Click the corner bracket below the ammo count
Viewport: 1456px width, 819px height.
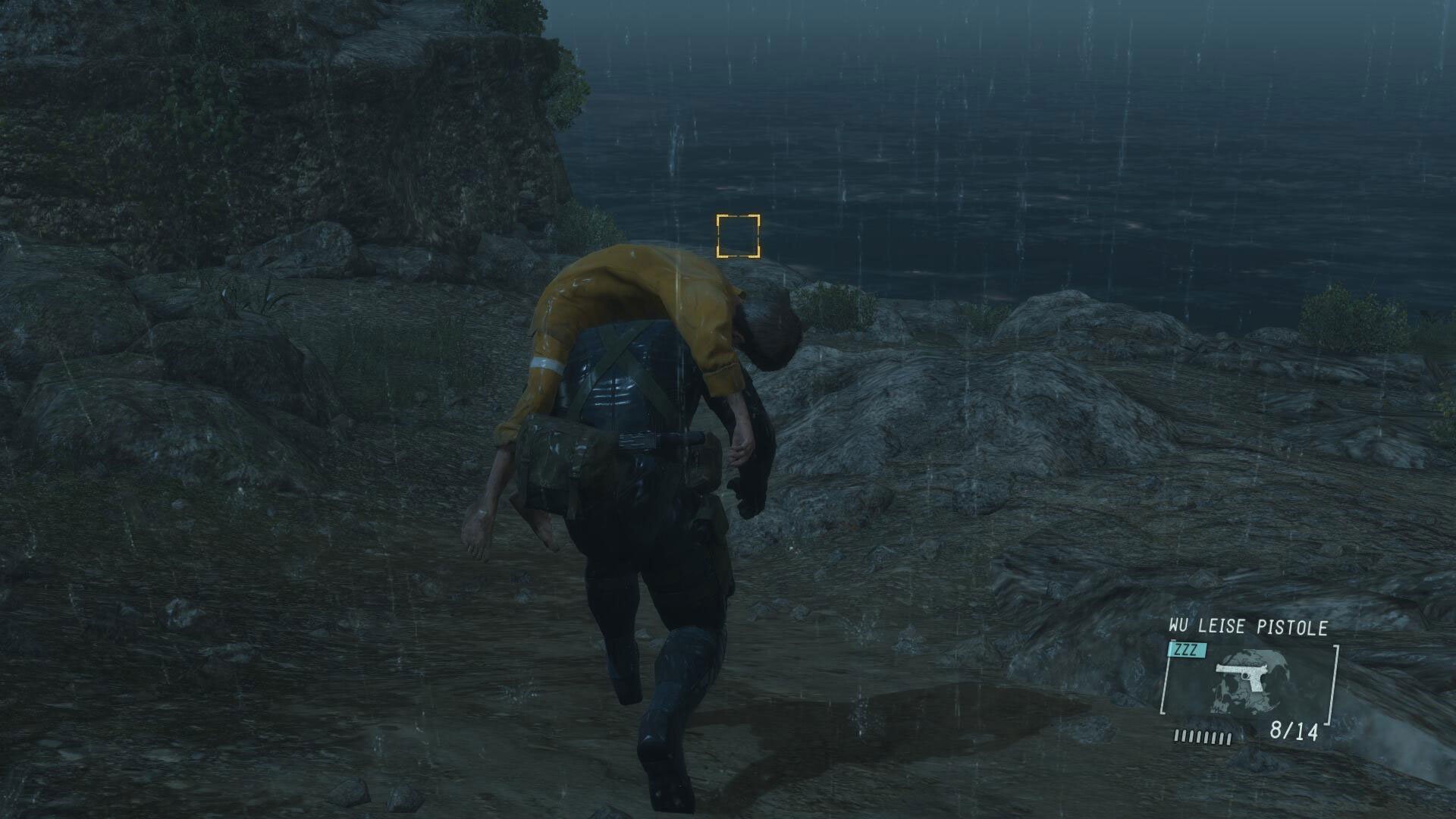click(x=1329, y=722)
